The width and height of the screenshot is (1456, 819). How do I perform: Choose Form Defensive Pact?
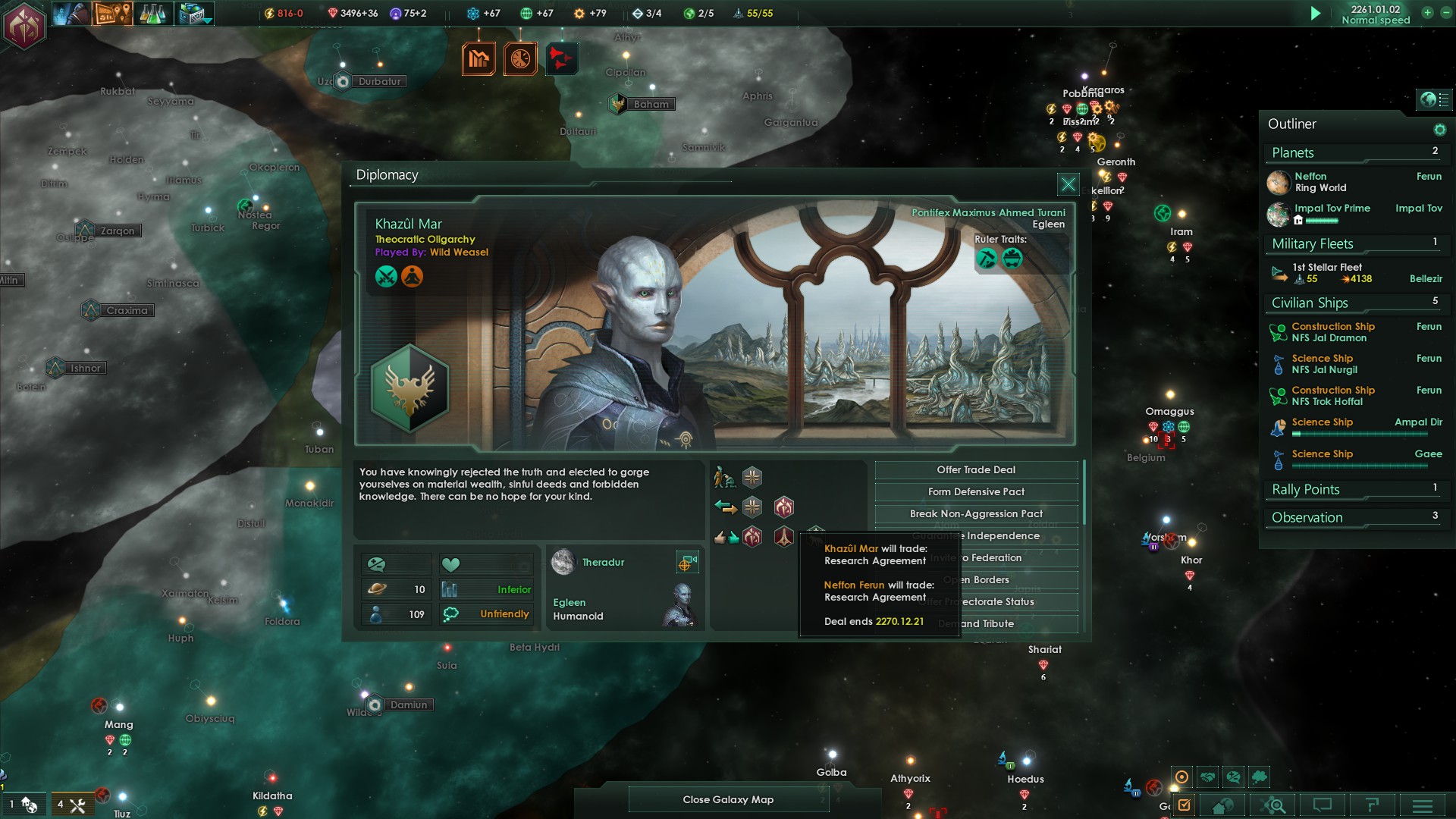point(976,492)
